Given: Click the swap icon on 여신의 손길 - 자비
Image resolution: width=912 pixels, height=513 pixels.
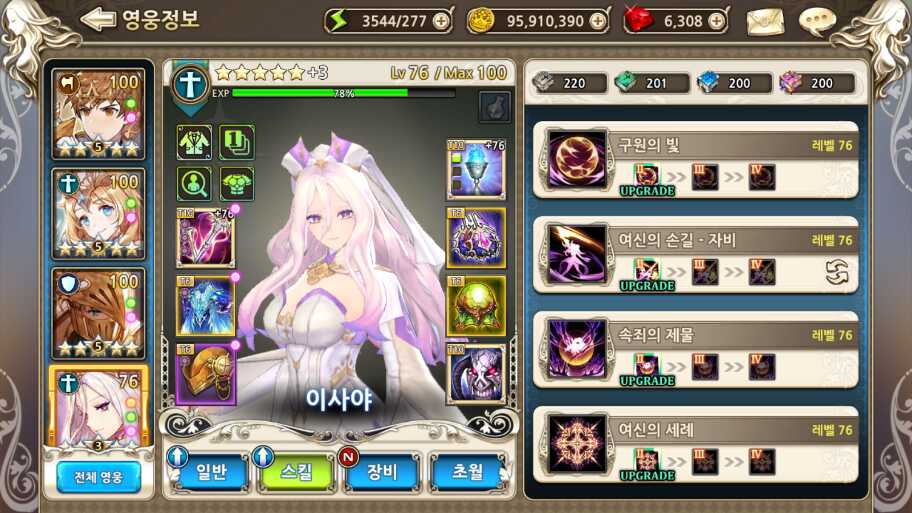Looking at the screenshot, I should click(x=837, y=271).
